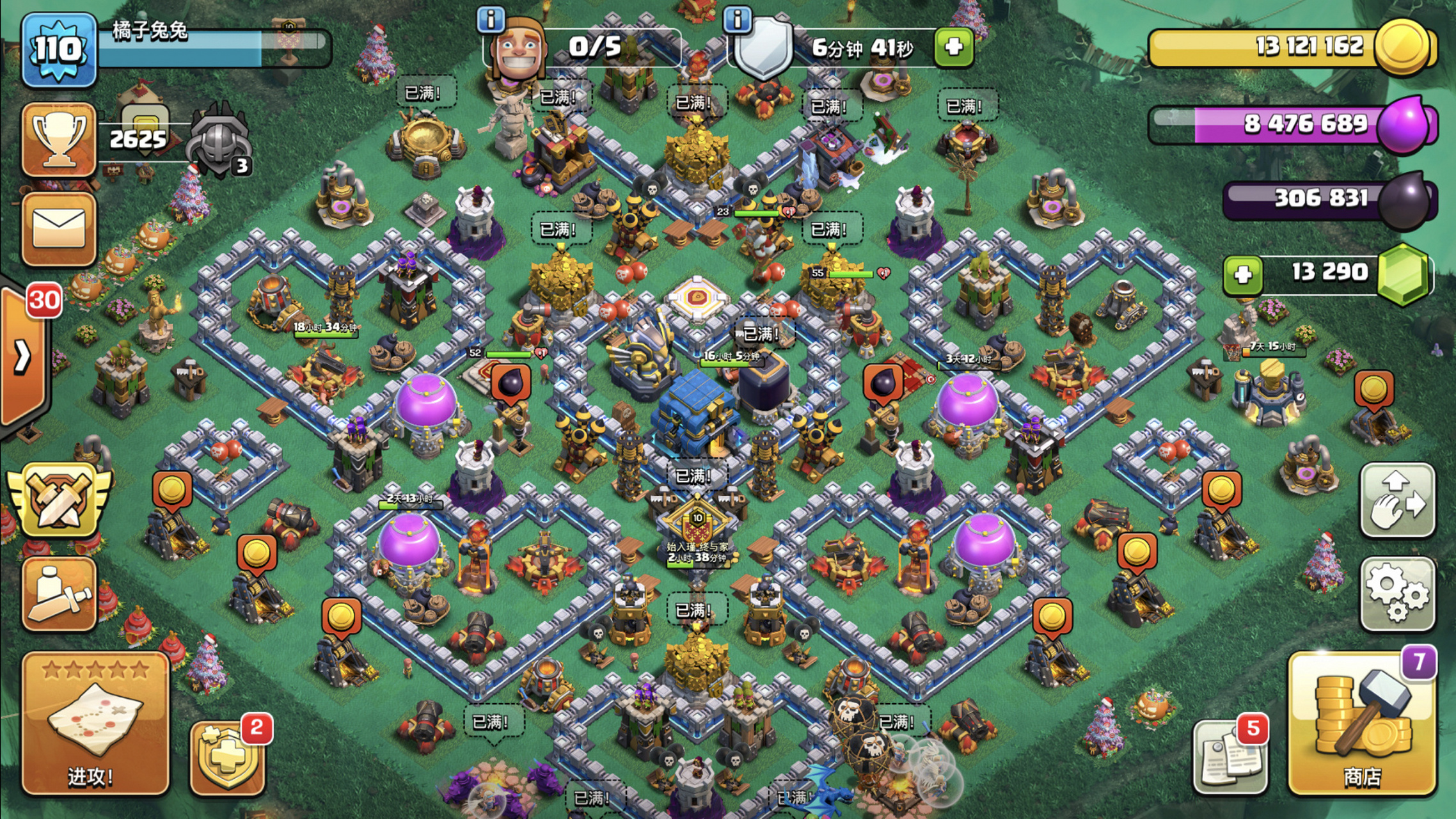1456x819 pixels.
Task: Open the 商店 shop
Action: point(1361,723)
